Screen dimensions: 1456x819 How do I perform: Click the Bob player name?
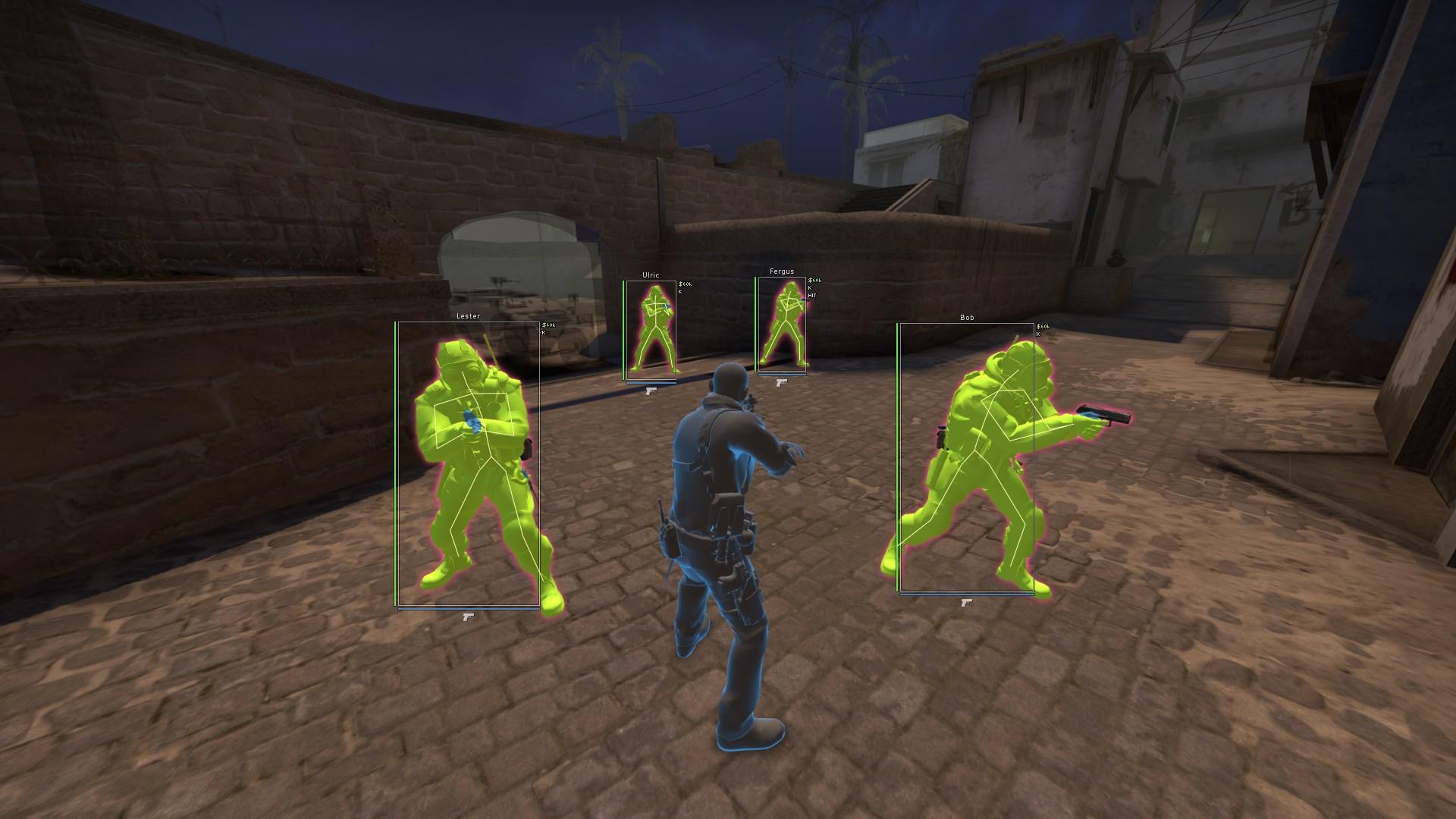pyautogui.click(x=966, y=317)
